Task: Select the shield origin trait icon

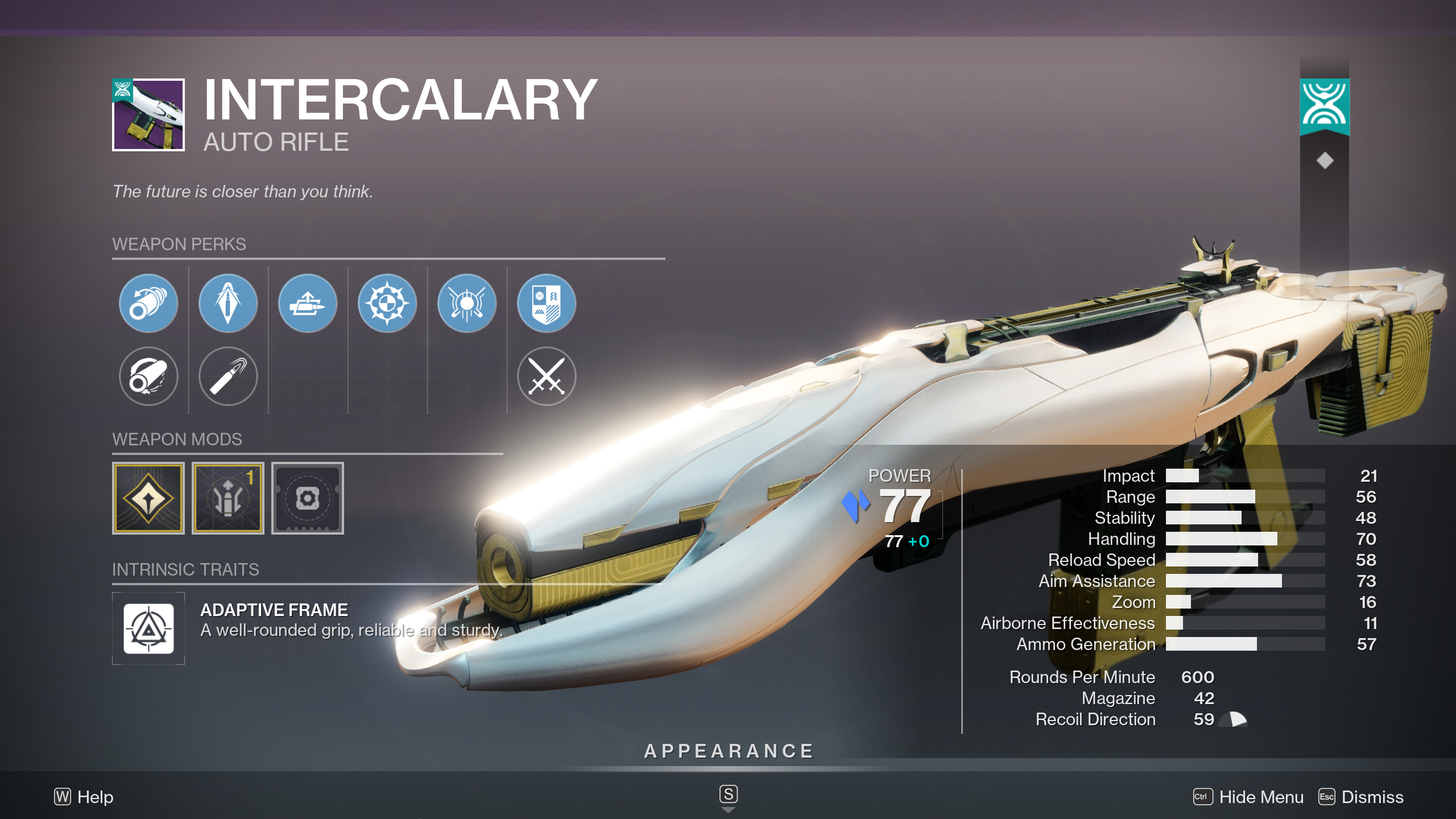Action: pyautogui.click(x=546, y=303)
